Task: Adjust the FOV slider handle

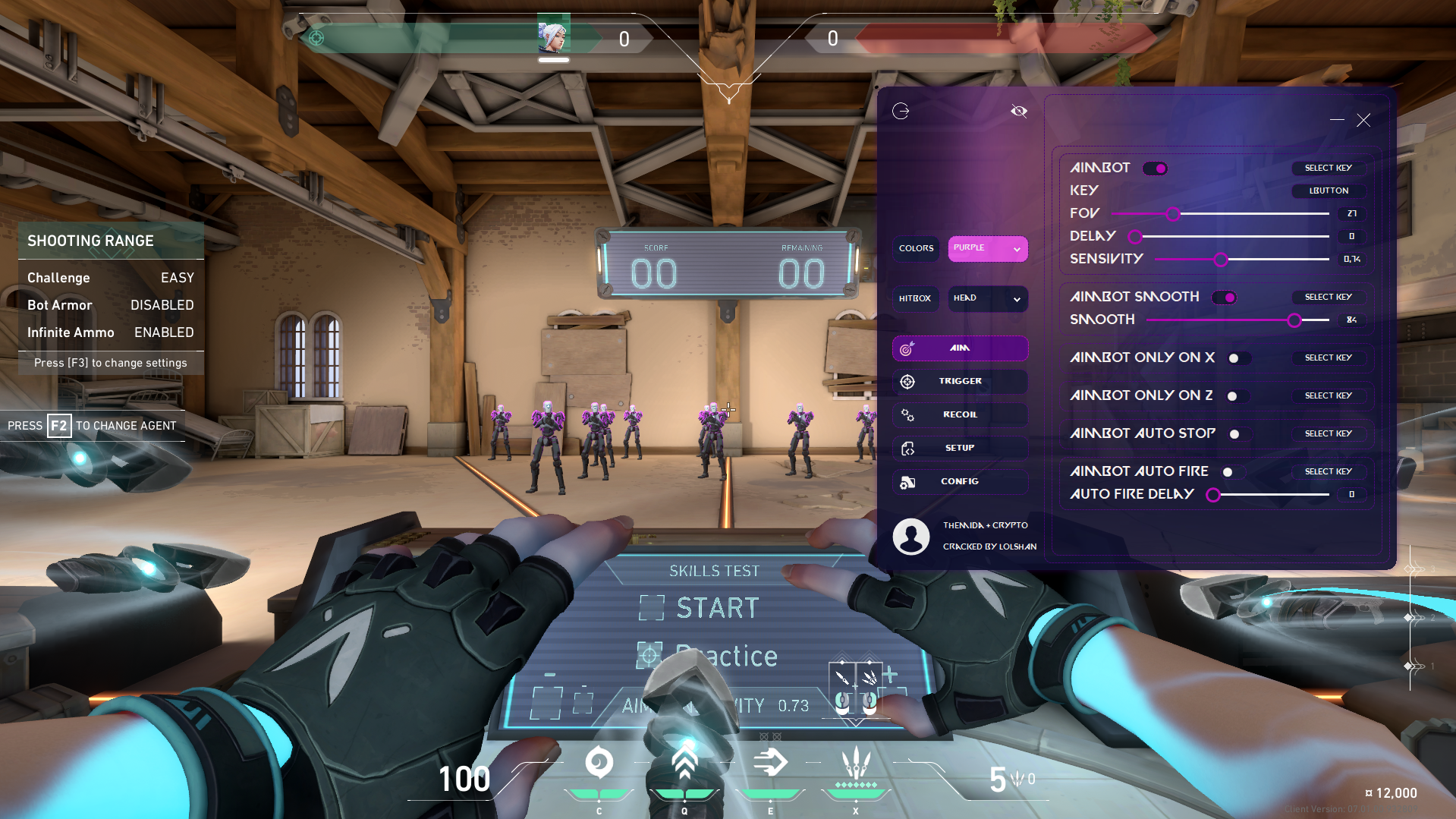Action: (x=1173, y=214)
